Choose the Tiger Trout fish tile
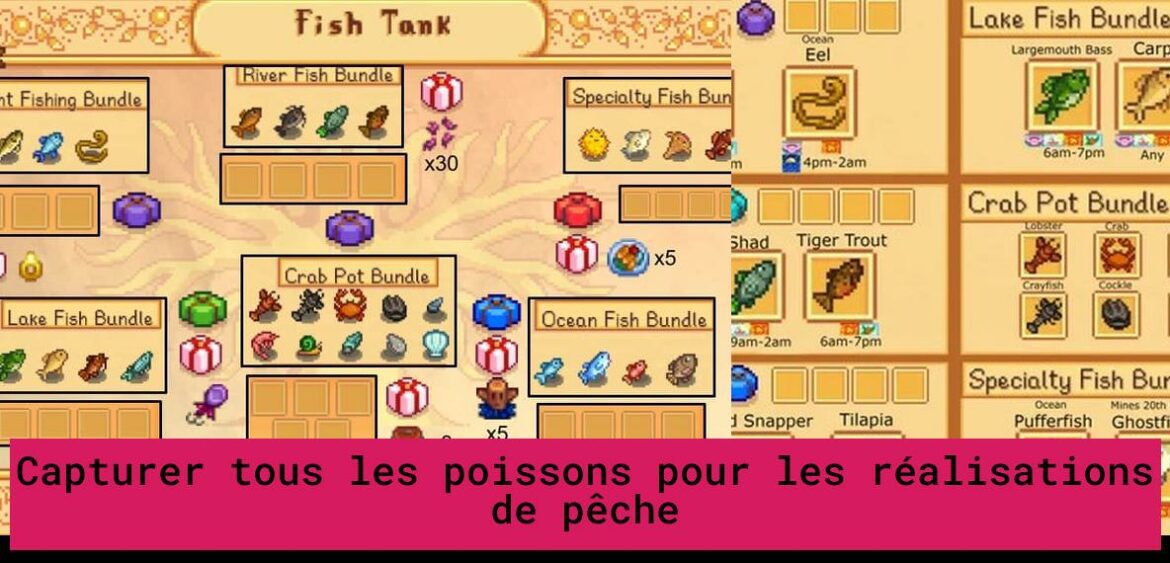The width and height of the screenshot is (1170, 563). tap(841, 287)
